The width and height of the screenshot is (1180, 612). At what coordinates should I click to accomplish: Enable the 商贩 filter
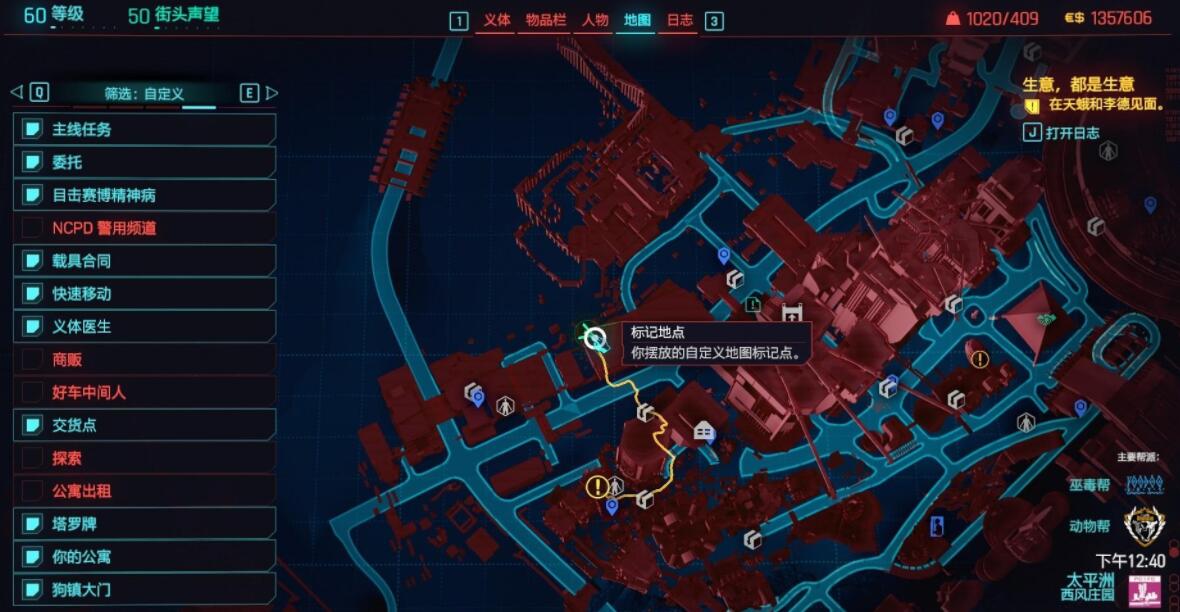click(145, 360)
